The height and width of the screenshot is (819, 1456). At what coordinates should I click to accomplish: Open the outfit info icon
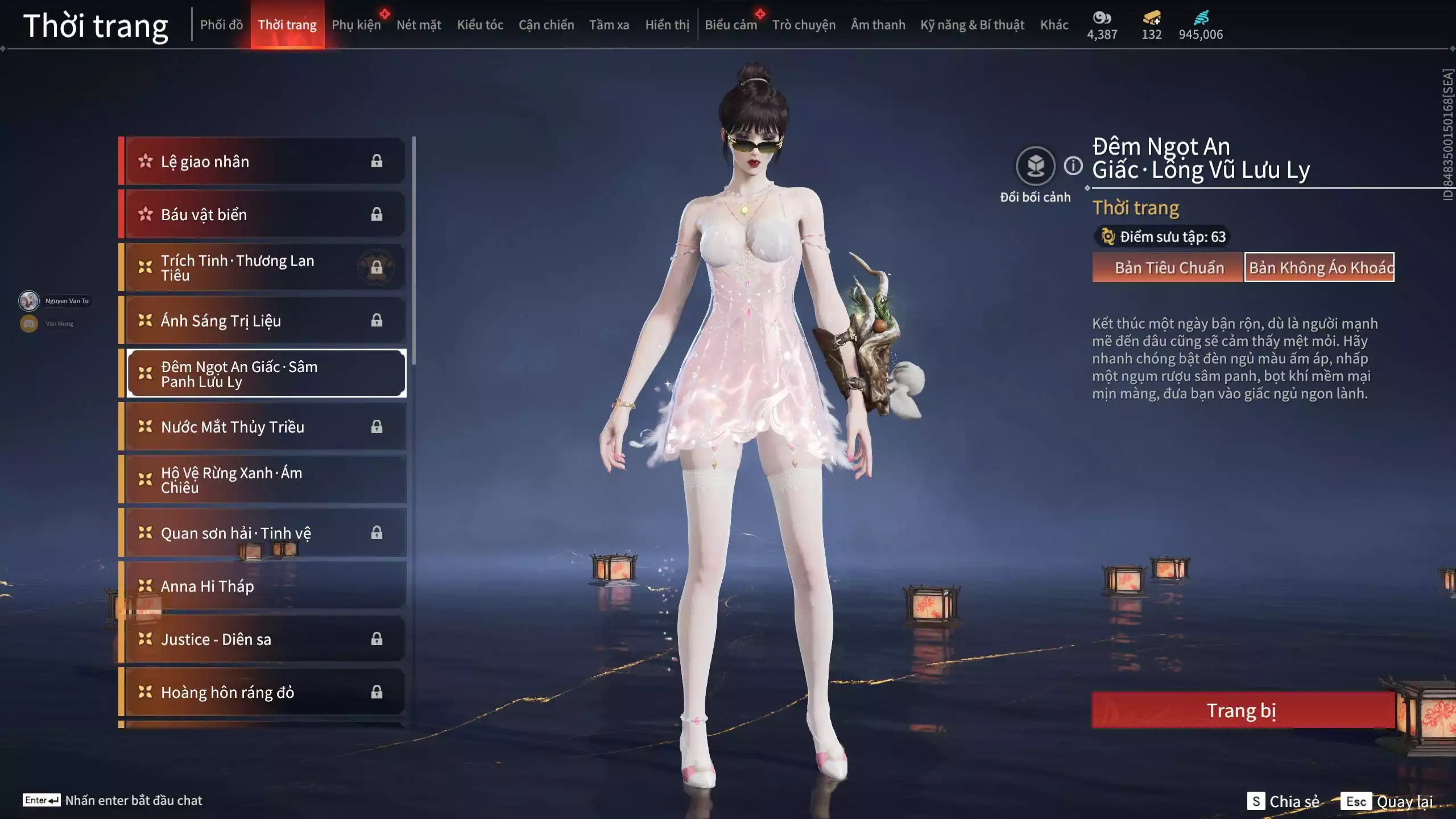(x=1073, y=166)
